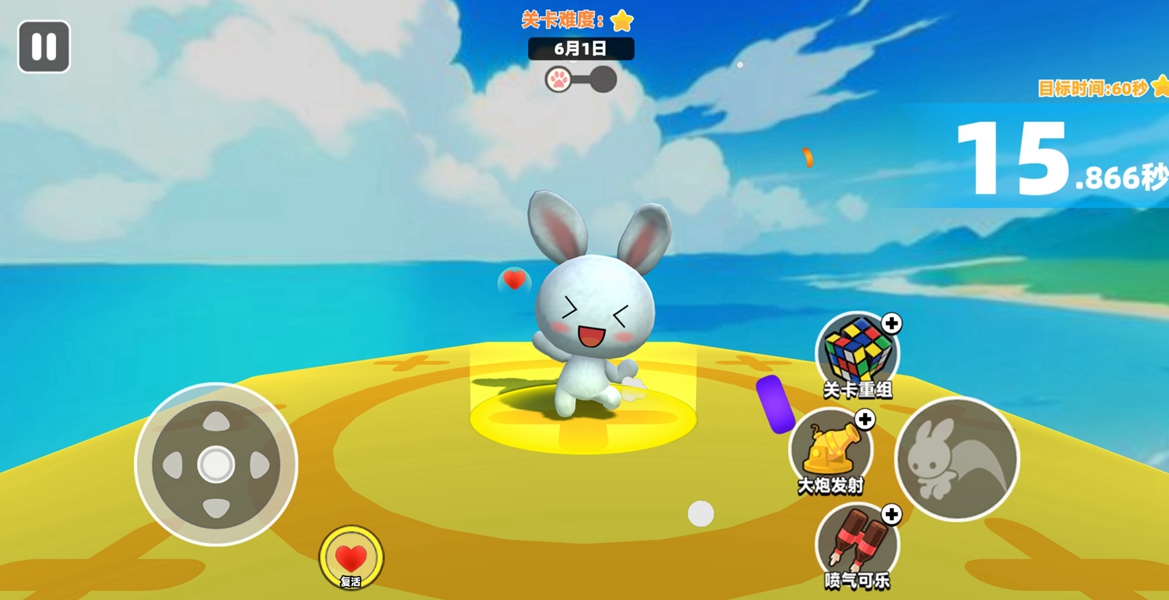Tap the rabbit jump action button
Image resolution: width=1169 pixels, height=600 pixels.
[956, 459]
